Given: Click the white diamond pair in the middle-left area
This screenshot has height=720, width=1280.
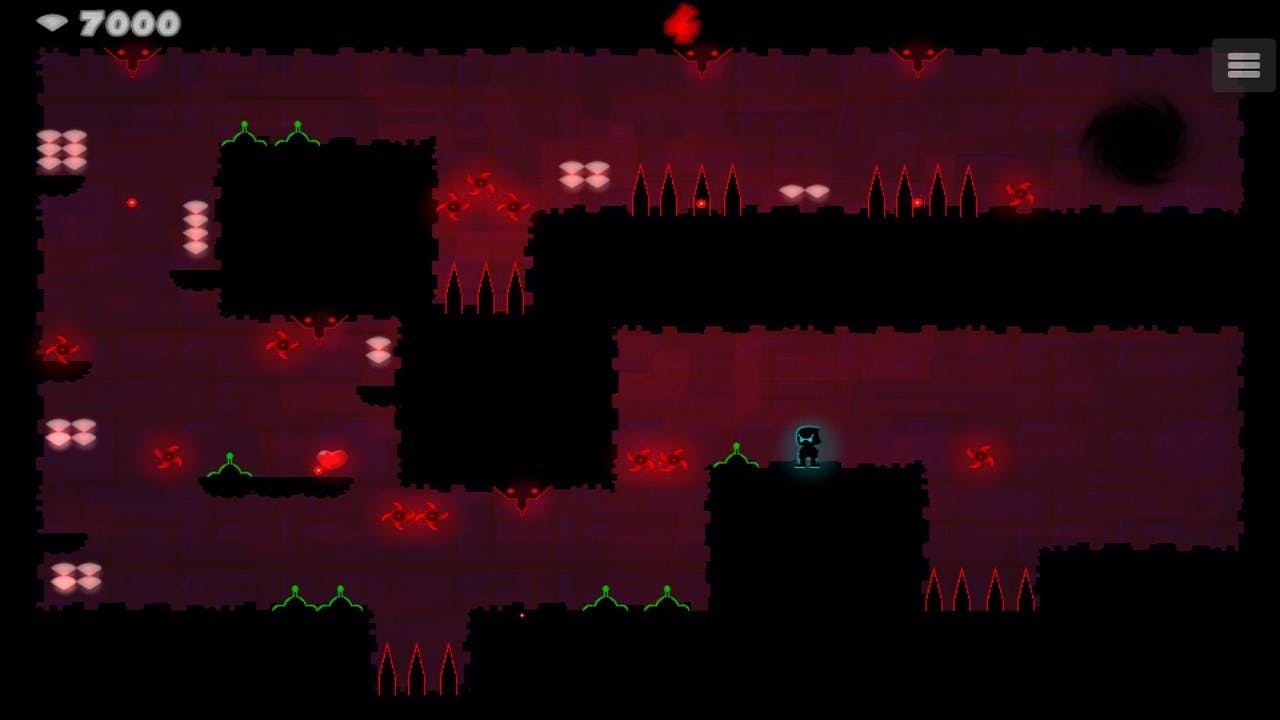Looking at the screenshot, I should pos(378,350).
